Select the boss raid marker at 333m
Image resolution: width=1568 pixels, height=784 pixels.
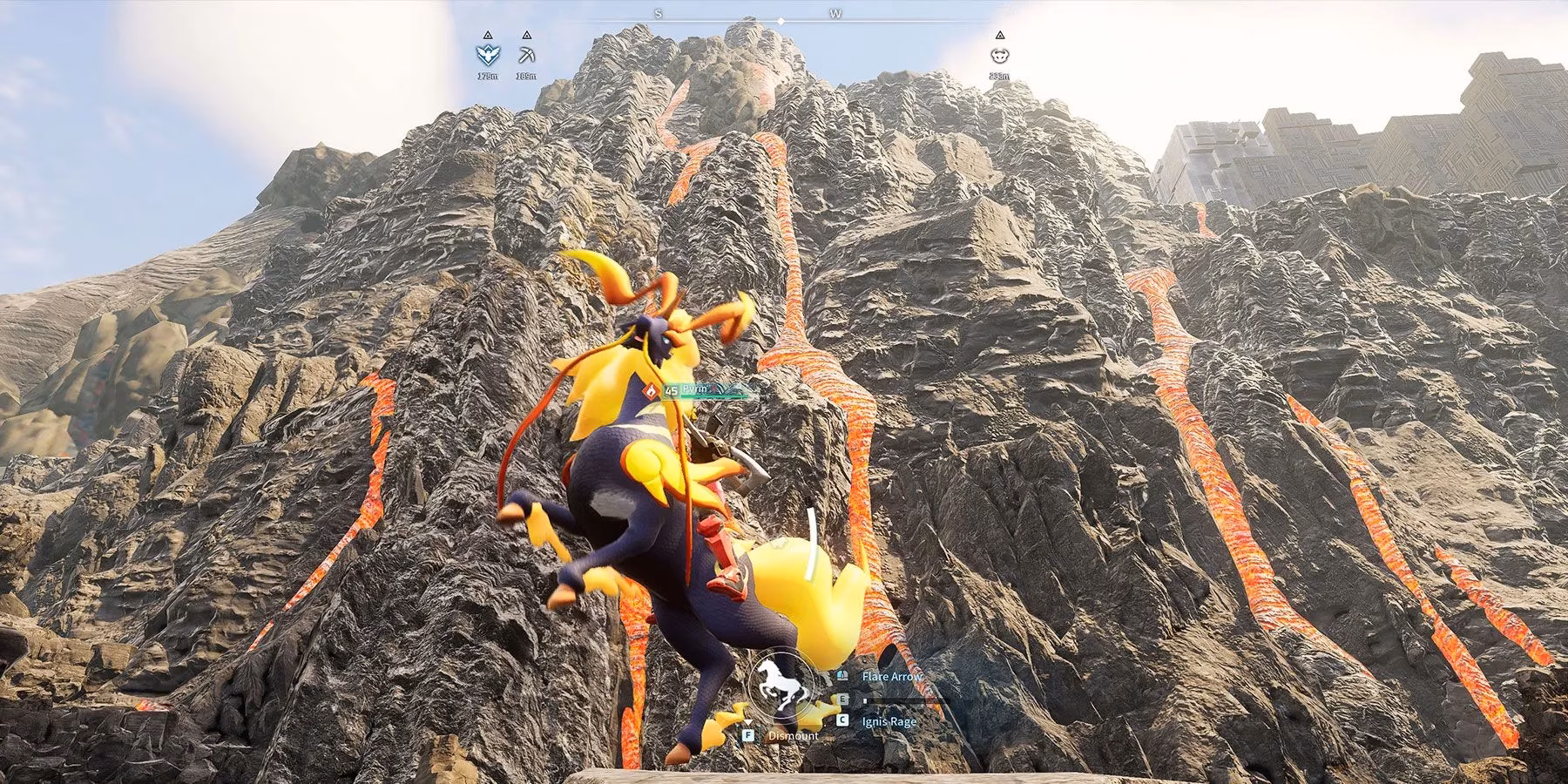tap(1000, 56)
